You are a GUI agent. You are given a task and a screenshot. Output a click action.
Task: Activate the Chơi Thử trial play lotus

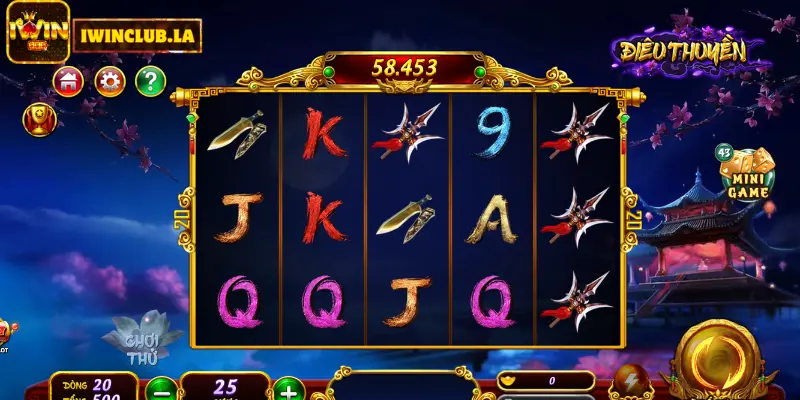pyautogui.click(x=142, y=342)
